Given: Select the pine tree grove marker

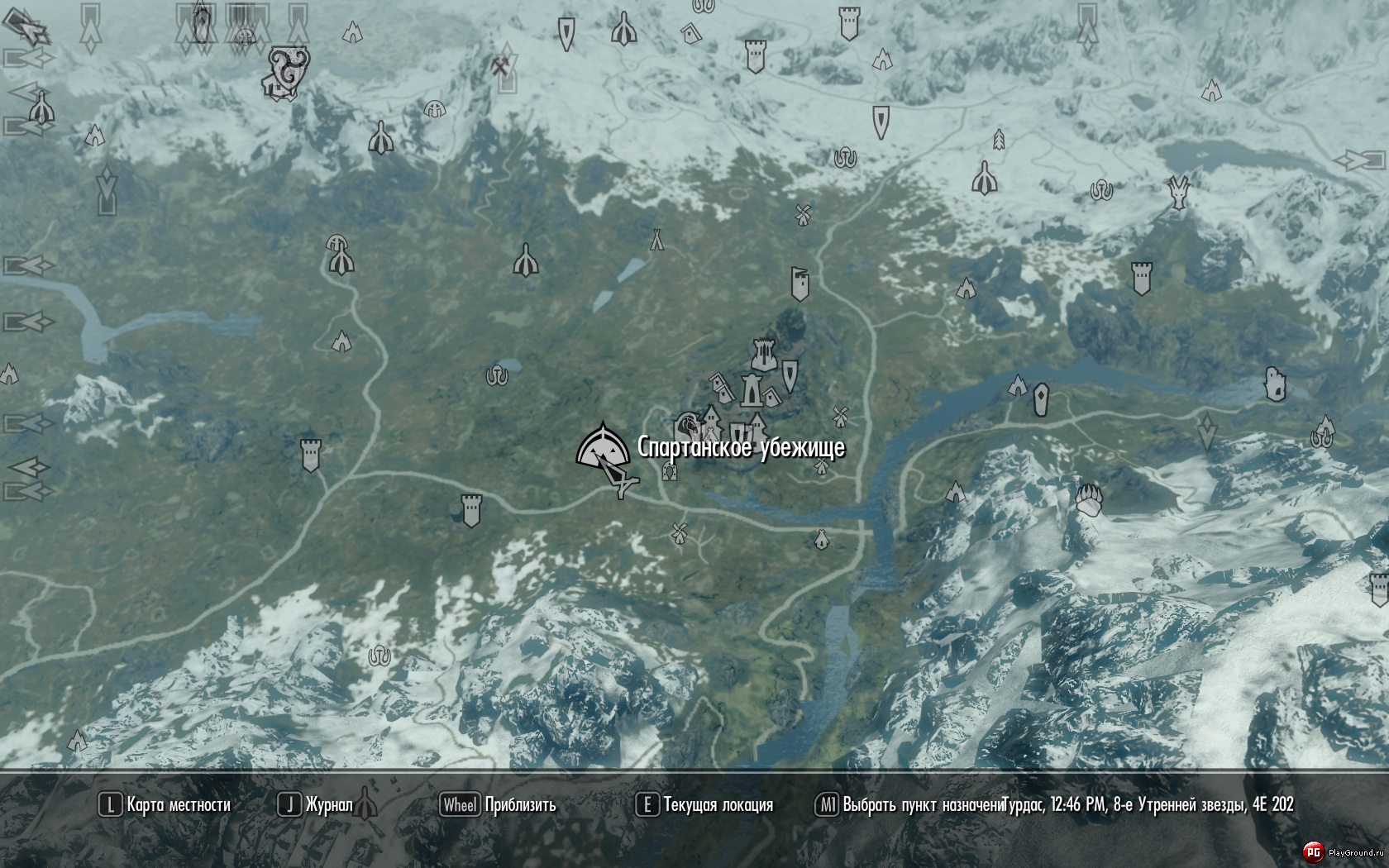Looking at the screenshot, I should [998, 139].
